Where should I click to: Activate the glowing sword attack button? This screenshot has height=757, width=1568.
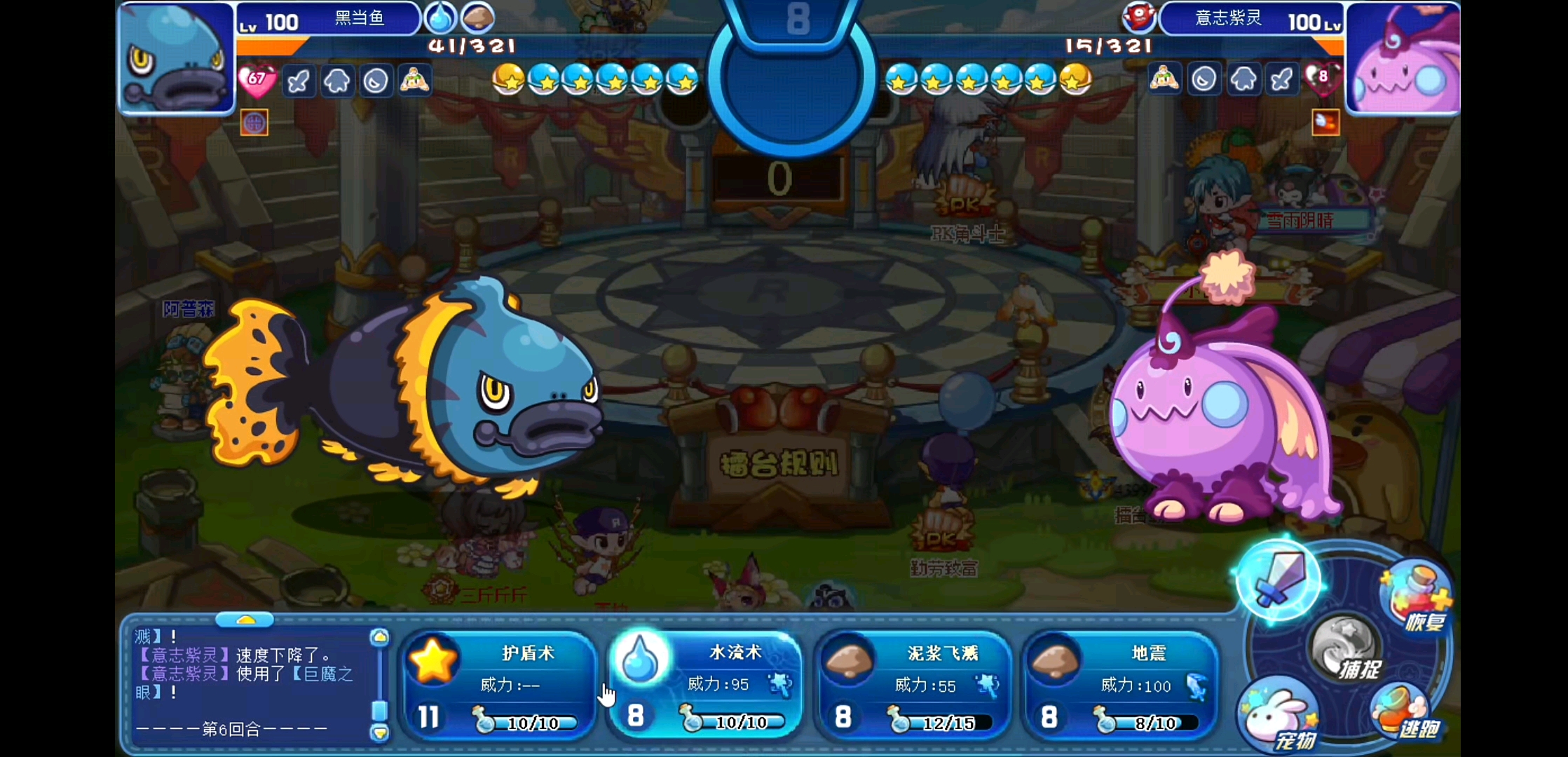click(x=1279, y=579)
